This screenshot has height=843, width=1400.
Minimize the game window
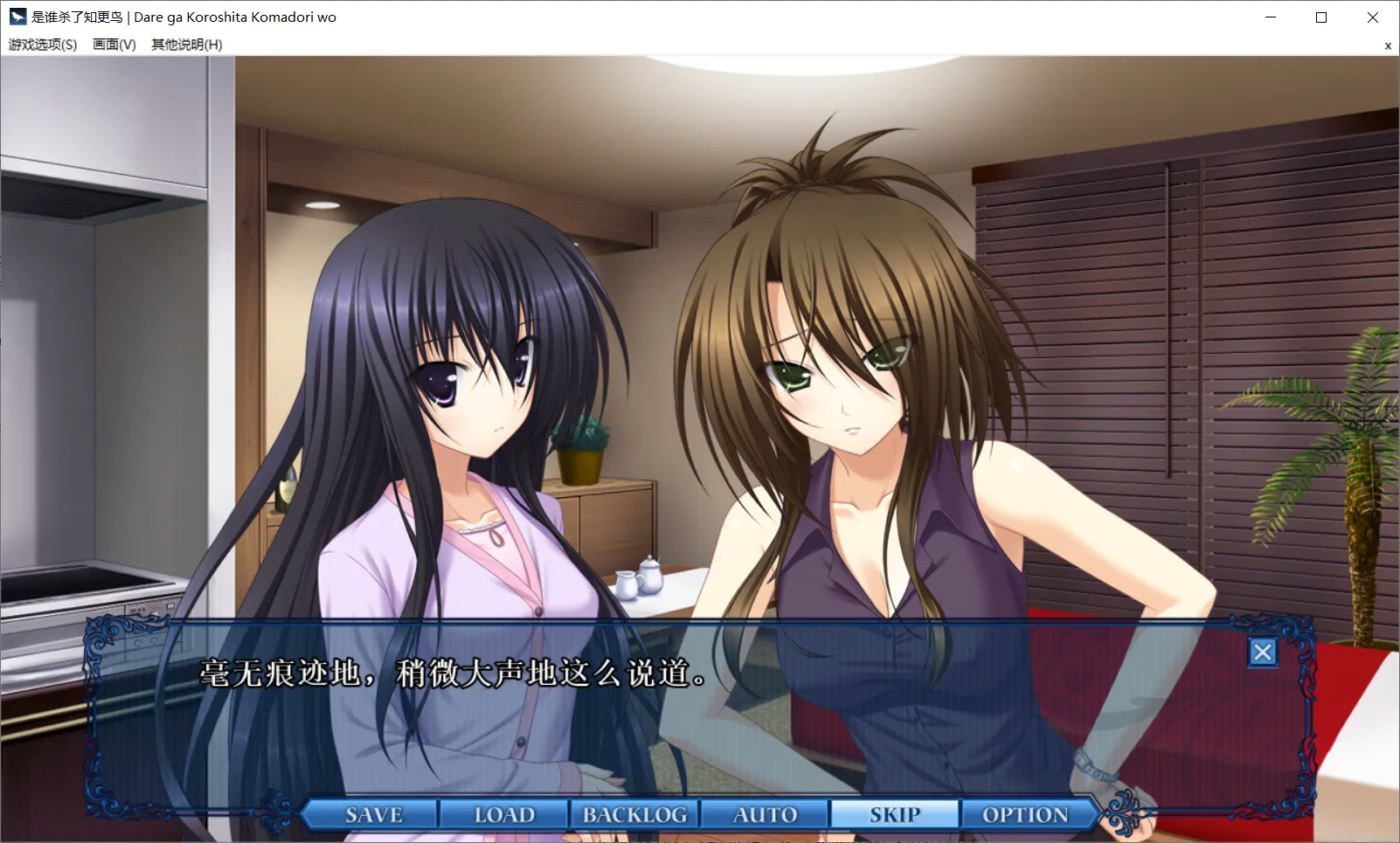click(1271, 17)
